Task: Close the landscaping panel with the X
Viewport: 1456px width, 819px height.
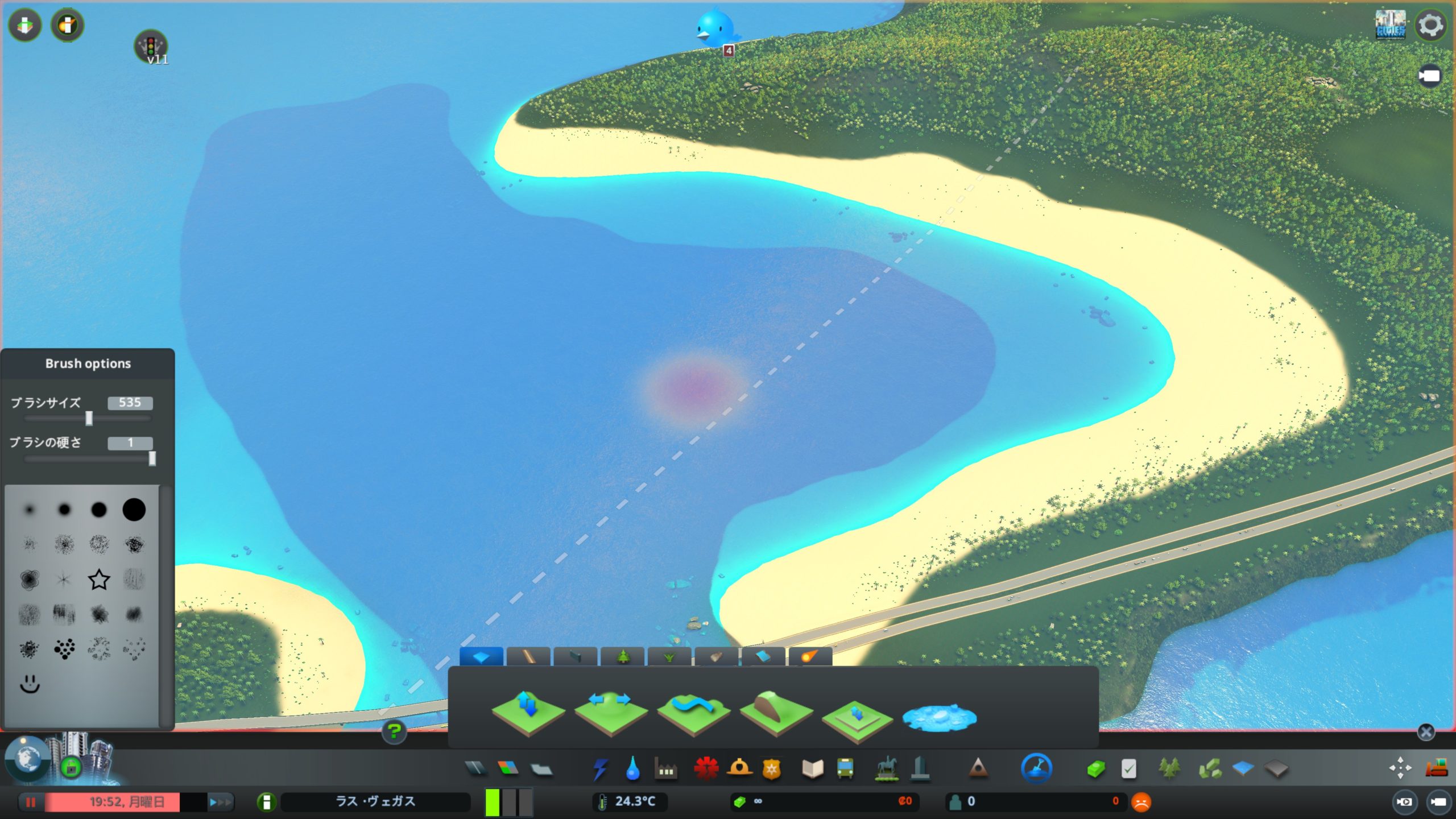Action: click(1425, 732)
